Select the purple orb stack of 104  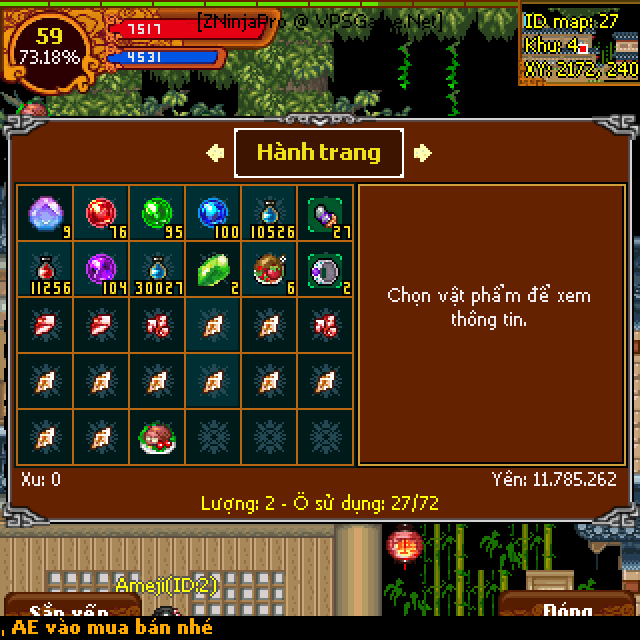pos(101,270)
